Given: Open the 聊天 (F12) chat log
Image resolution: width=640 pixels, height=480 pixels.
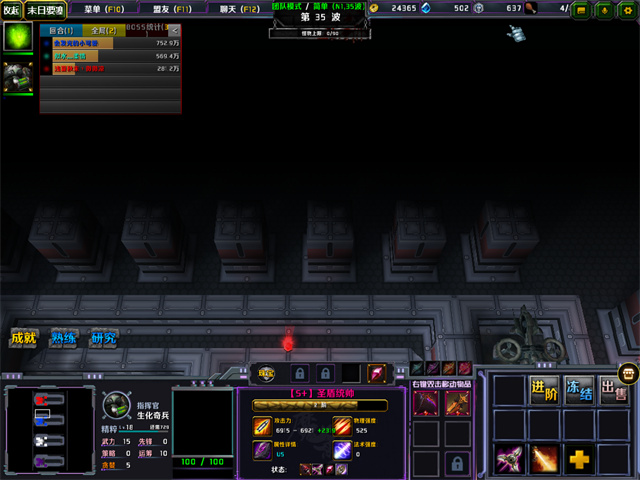Looking at the screenshot, I should coord(236,9).
